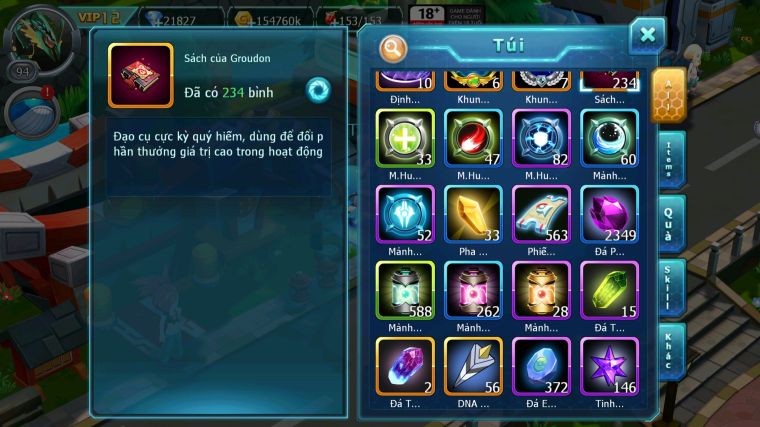The width and height of the screenshot is (760, 427).
Task: Open the ticket item showing 563
Action: pyautogui.click(x=541, y=214)
